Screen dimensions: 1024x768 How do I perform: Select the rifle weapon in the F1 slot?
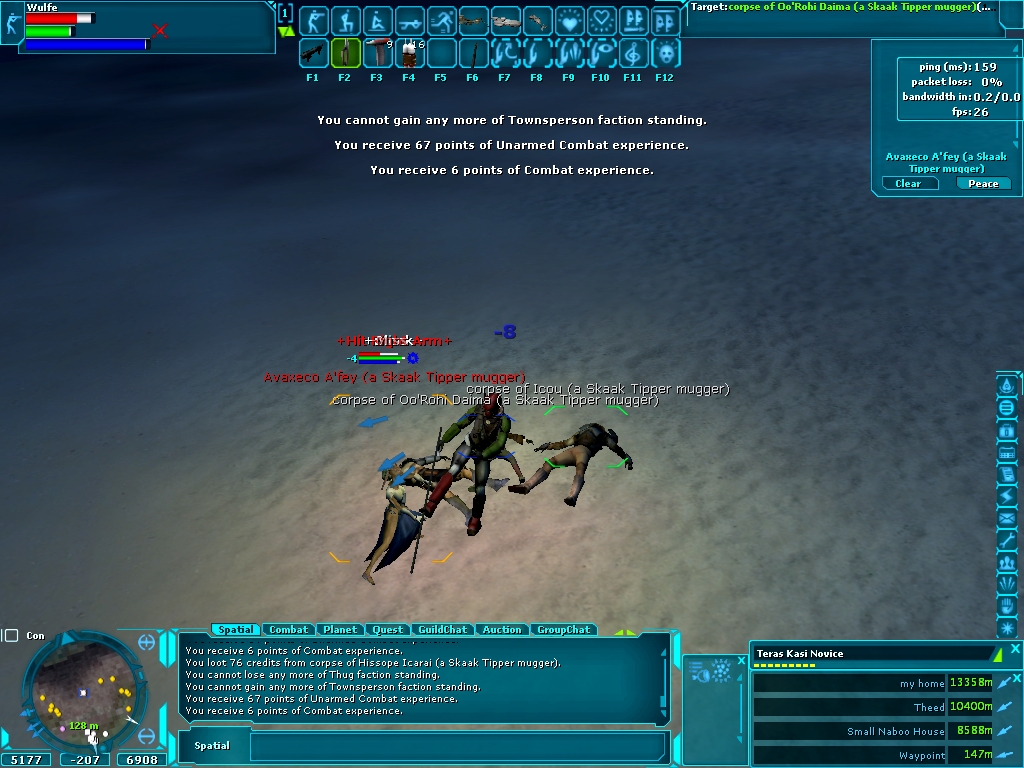pos(312,52)
